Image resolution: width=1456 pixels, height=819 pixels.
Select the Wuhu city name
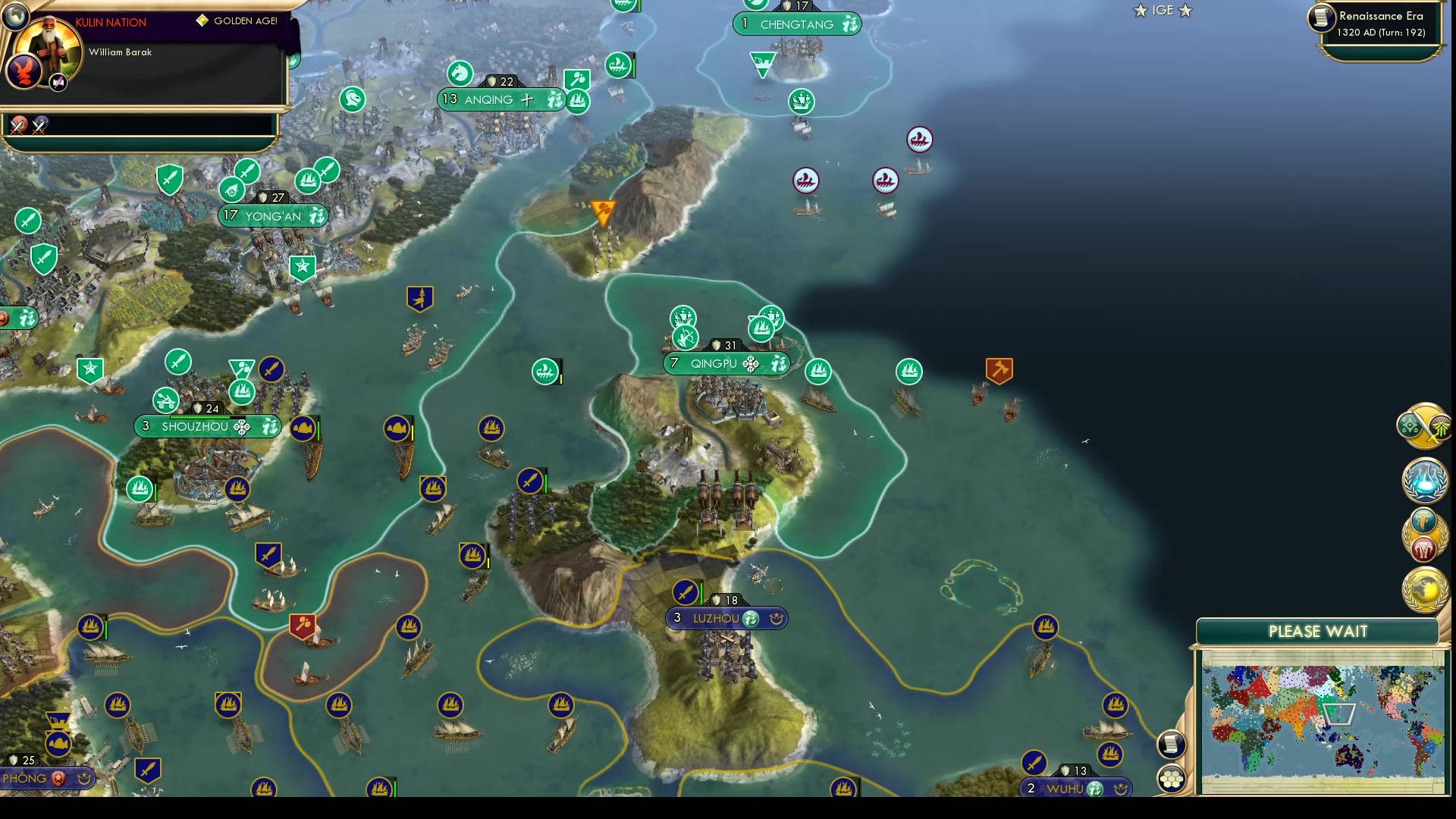click(1065, 788)
